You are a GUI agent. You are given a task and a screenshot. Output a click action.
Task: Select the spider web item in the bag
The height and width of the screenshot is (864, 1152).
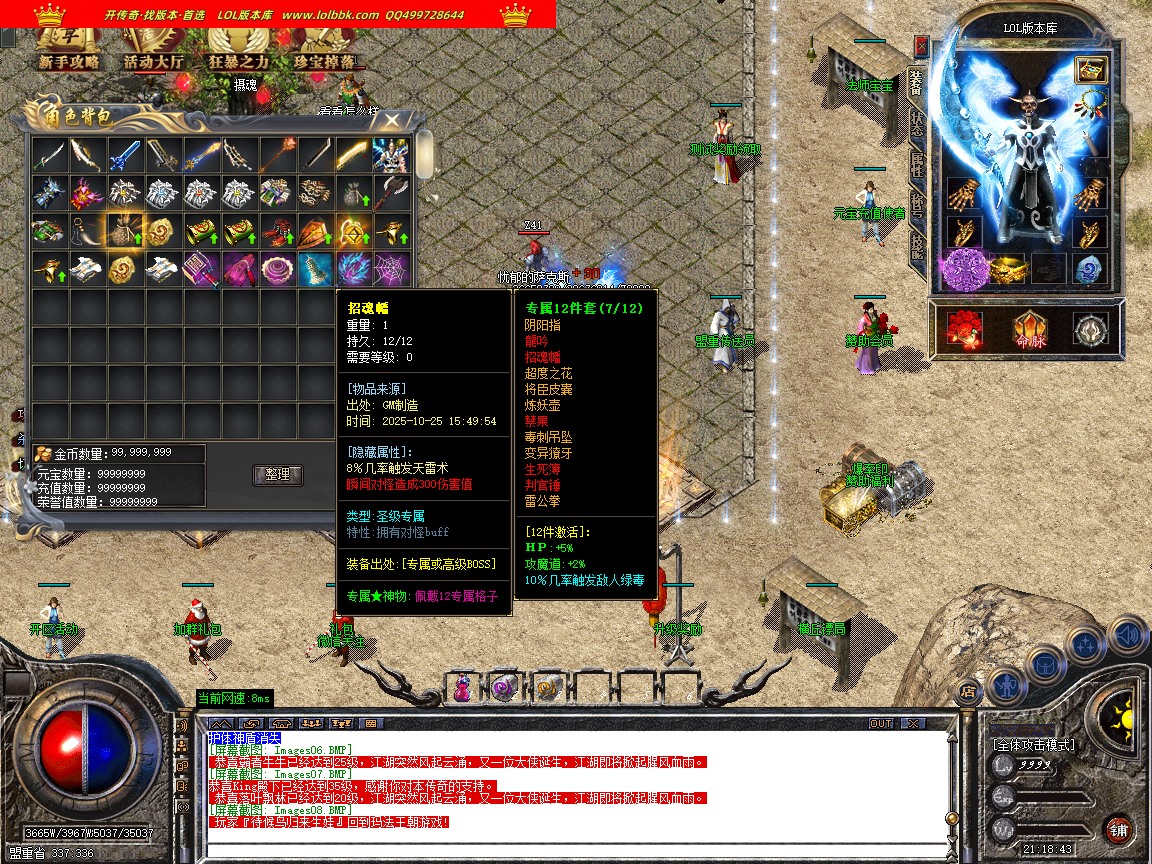pos(390,268)
